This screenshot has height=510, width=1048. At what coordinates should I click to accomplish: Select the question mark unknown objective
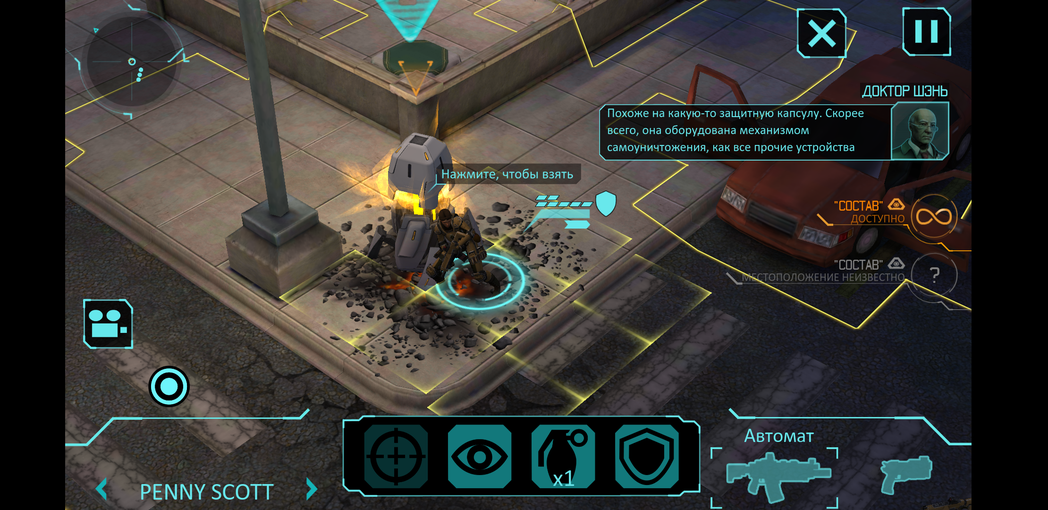pos(934,276)
